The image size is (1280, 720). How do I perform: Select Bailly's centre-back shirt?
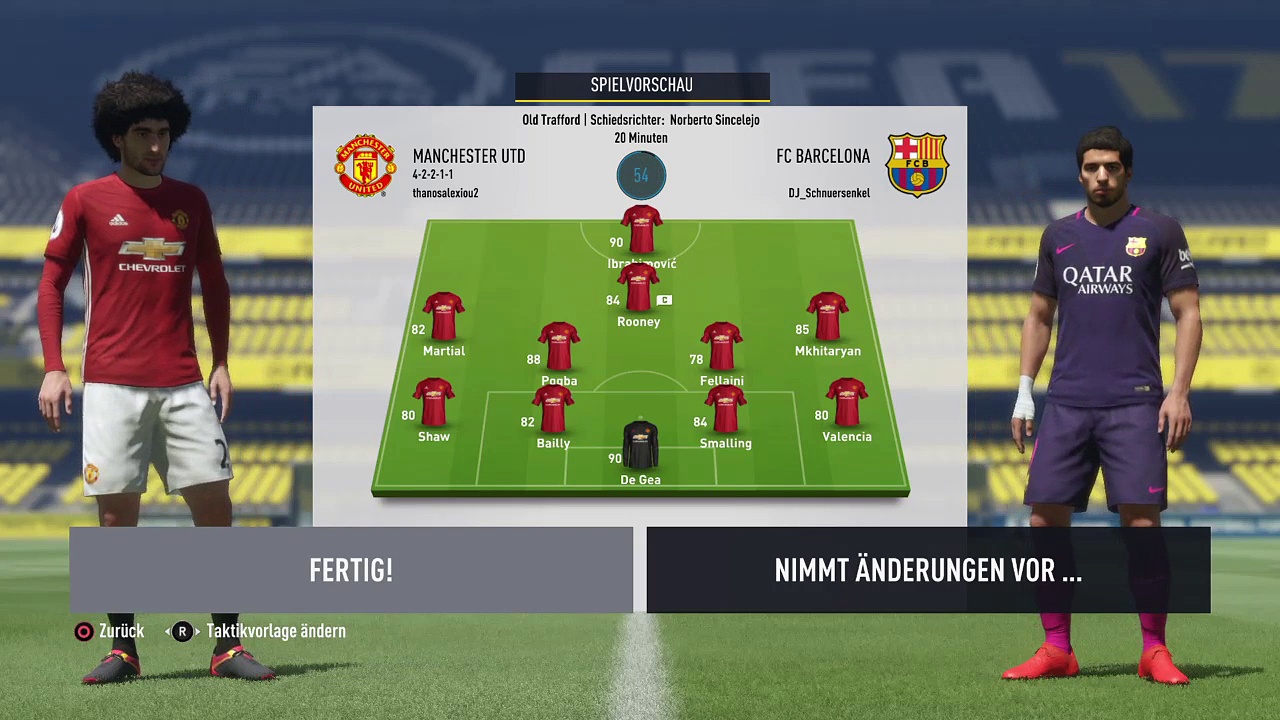(x=553, y=410)
